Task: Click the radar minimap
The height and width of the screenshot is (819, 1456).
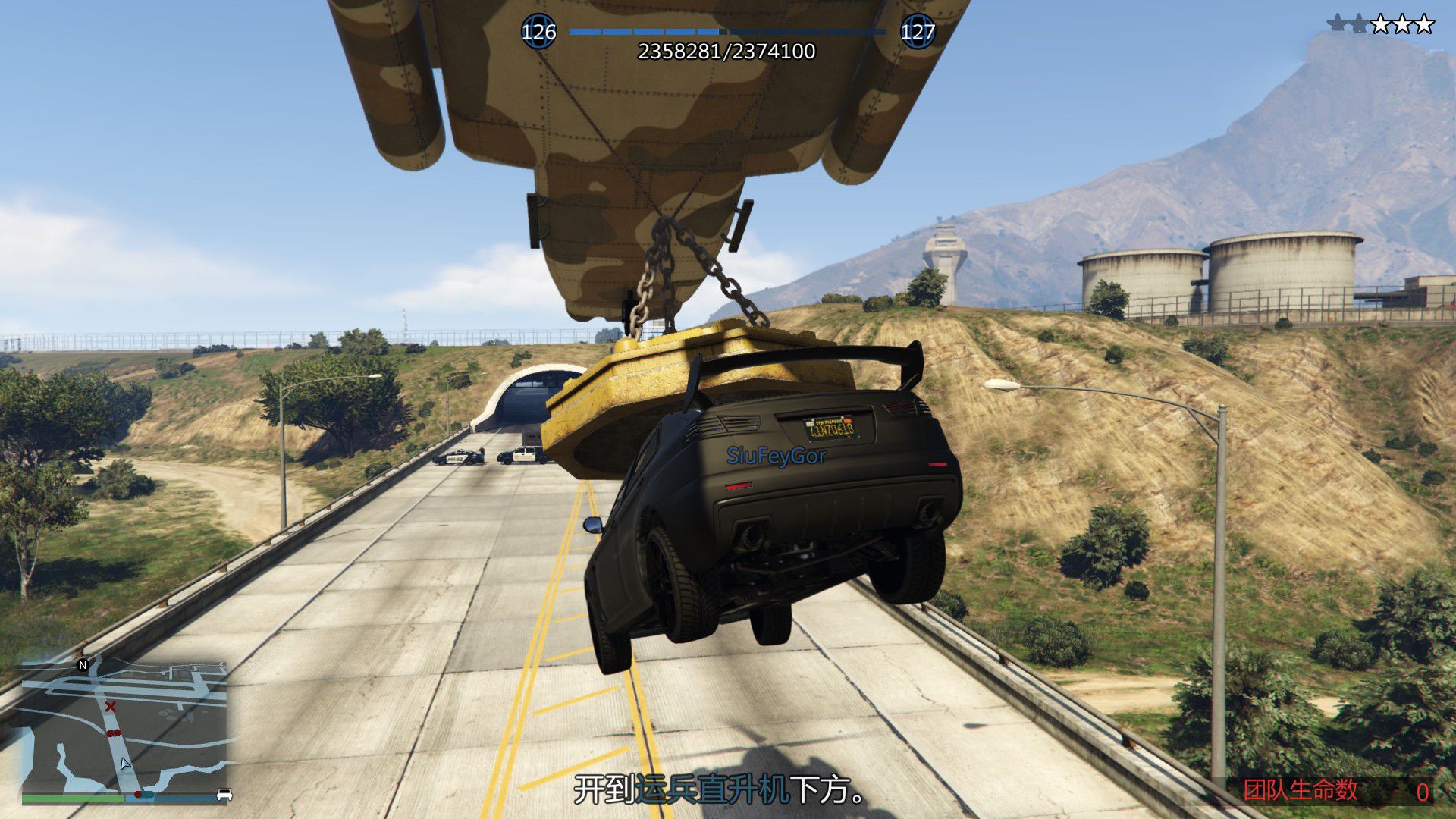Action: tap(124, 726)
